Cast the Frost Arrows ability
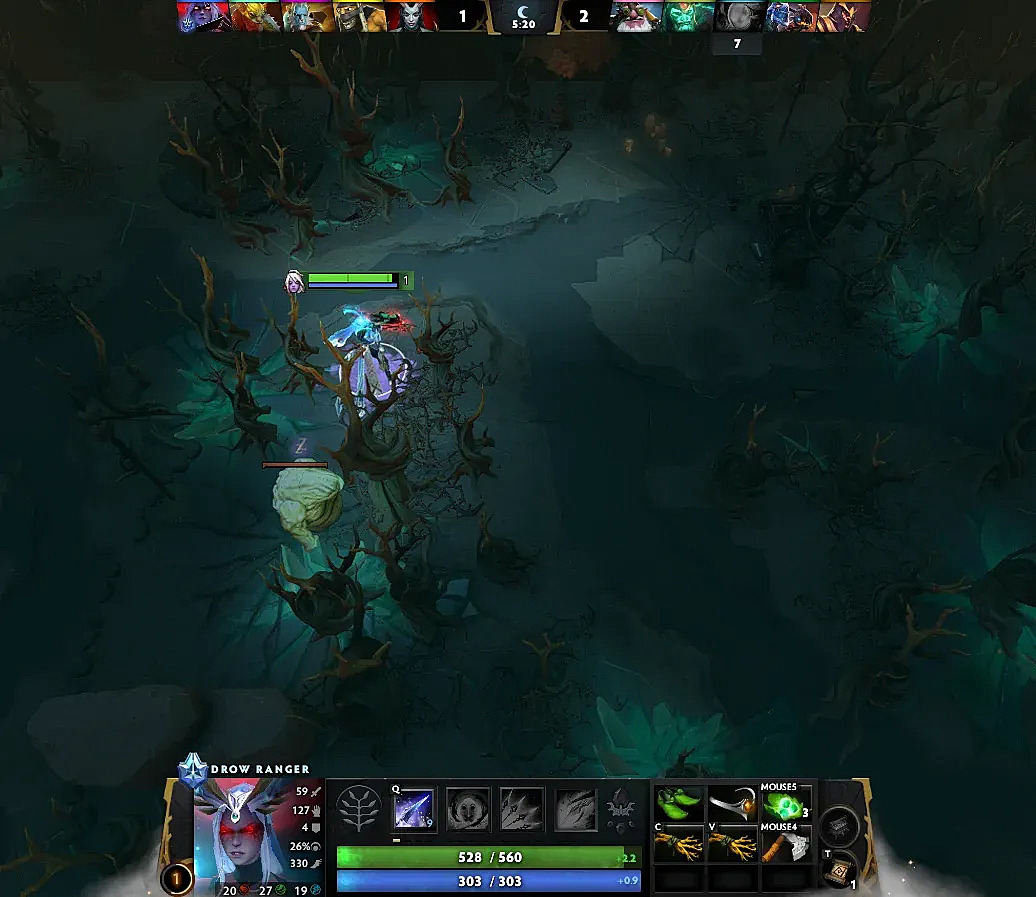The height and width of the screenshot is (897, 1036). tap(412, 809)
